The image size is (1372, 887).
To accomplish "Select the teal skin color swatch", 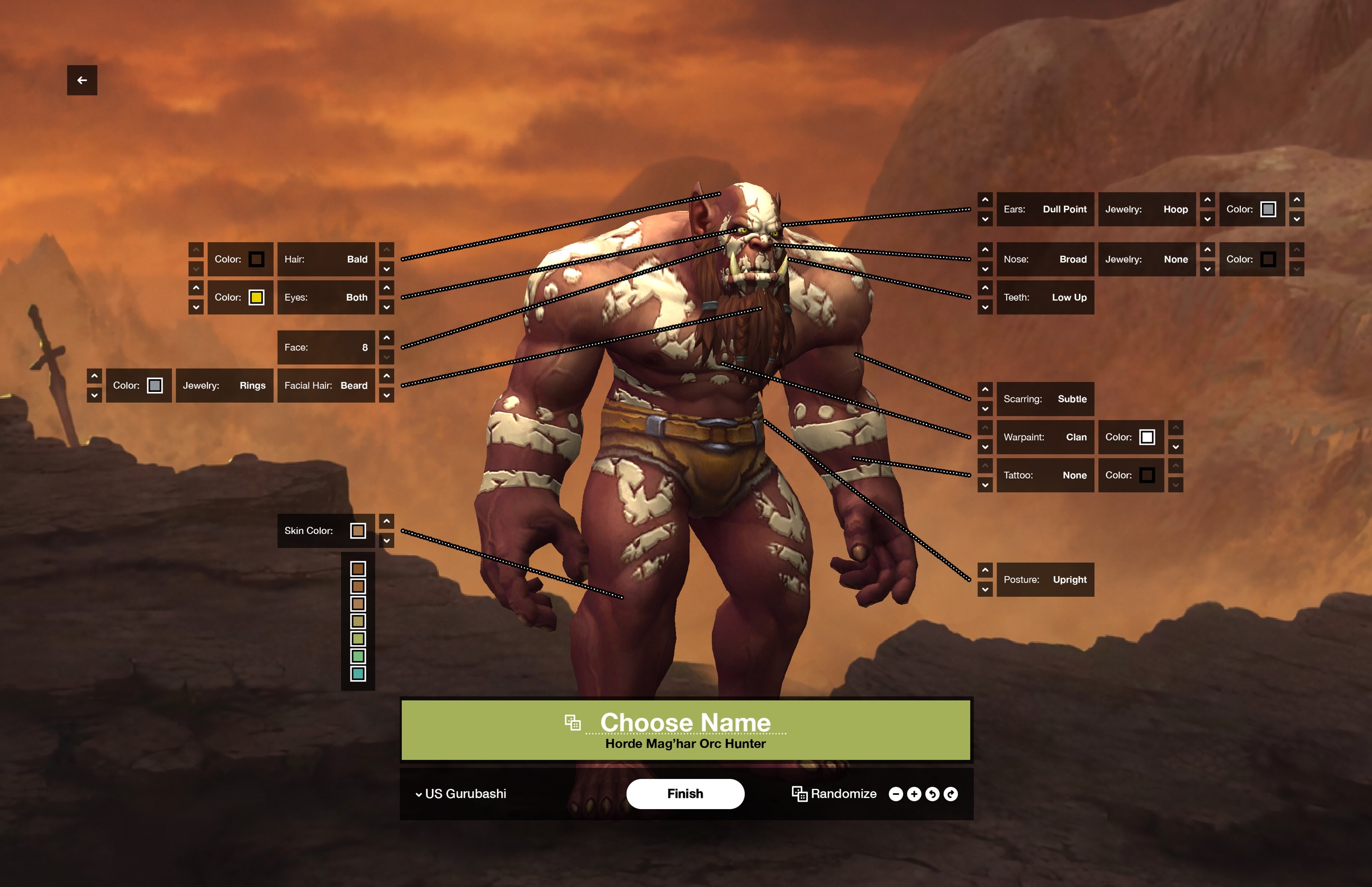I will click(x=358, y=673).
